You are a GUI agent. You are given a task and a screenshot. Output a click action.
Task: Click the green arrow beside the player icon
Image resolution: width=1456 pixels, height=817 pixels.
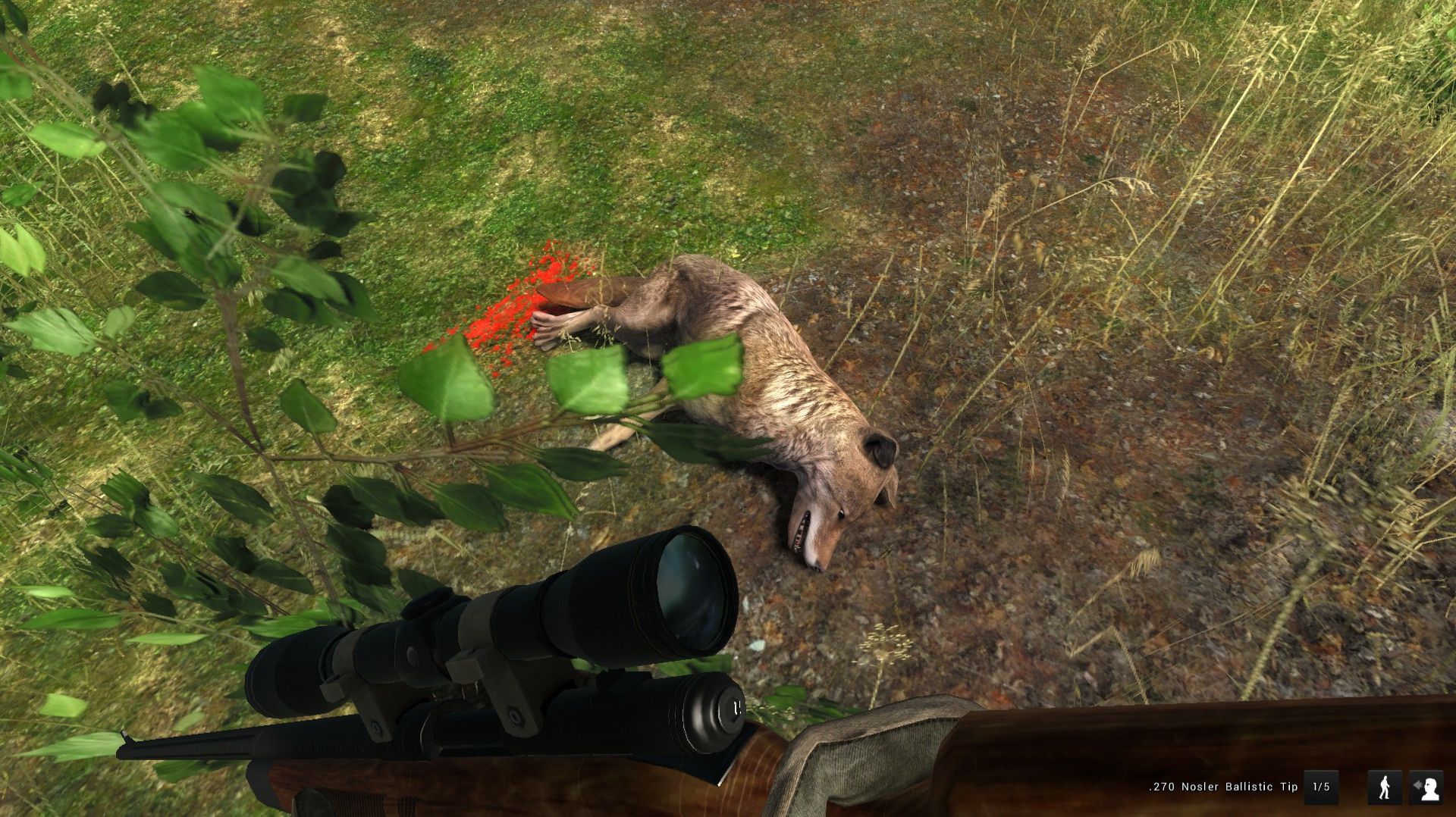[x=1417, y=784]
